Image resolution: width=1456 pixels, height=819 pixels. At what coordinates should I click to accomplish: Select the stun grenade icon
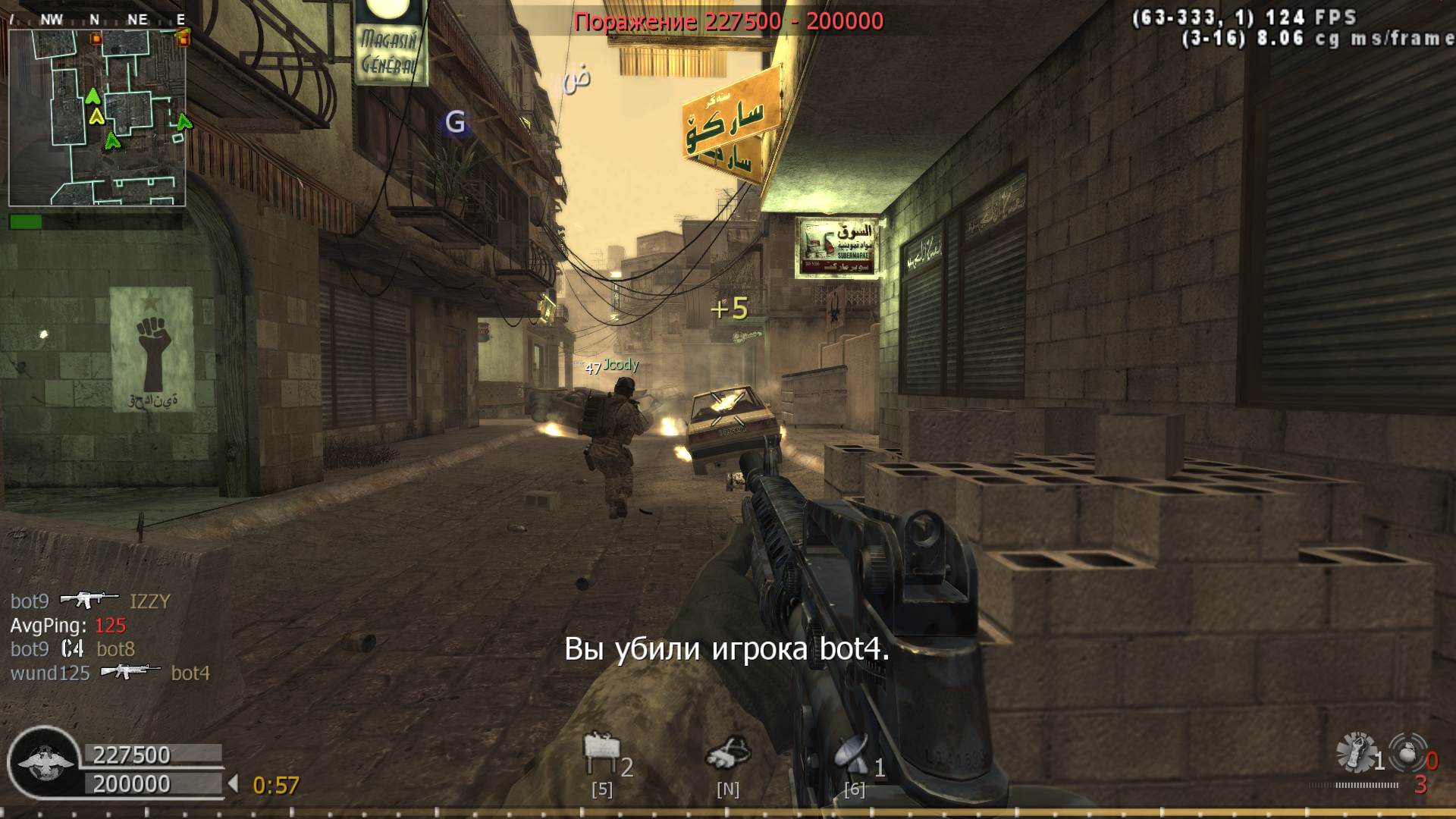[1356, 753]
